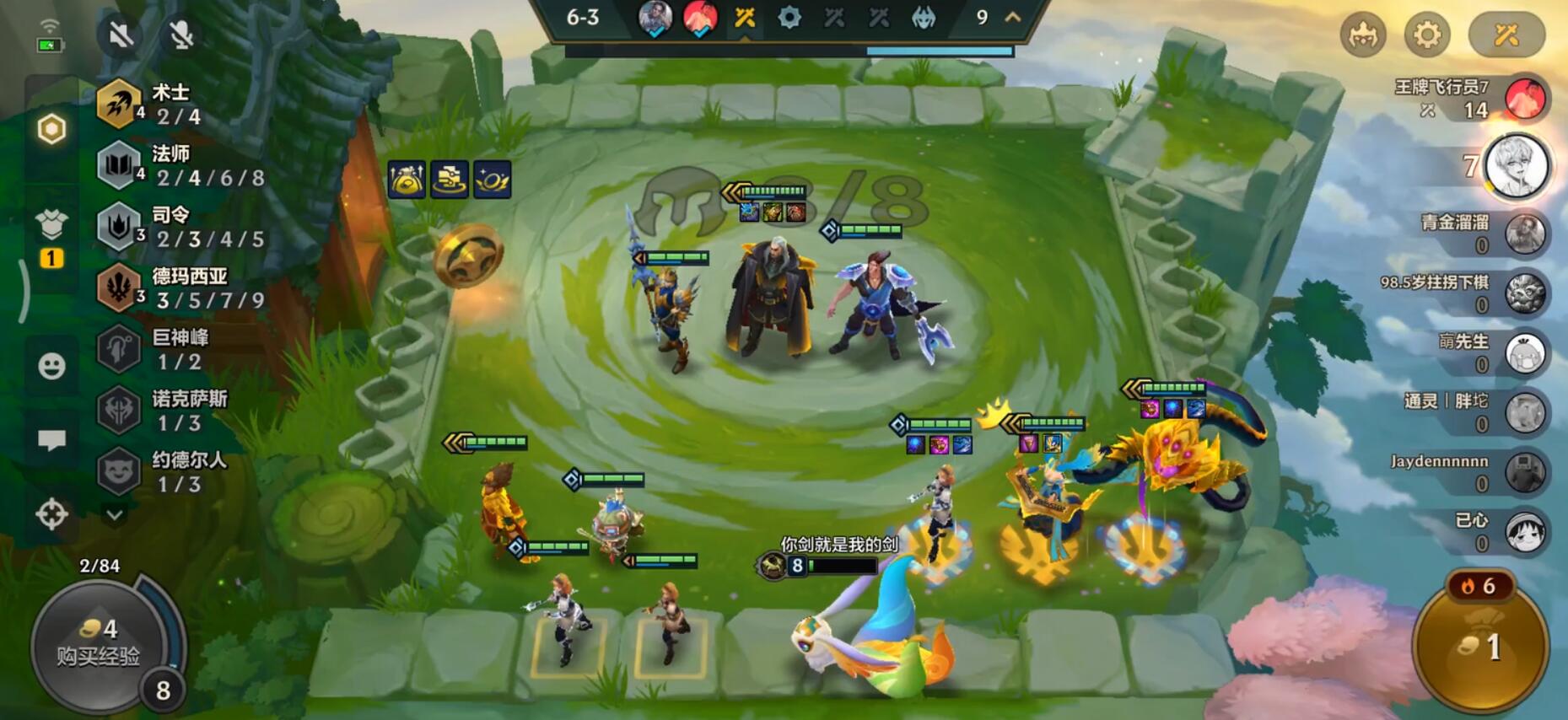Expand the trait list down arrow
Viewport: 1568px width, 720px height.
[x=115, y=513]
